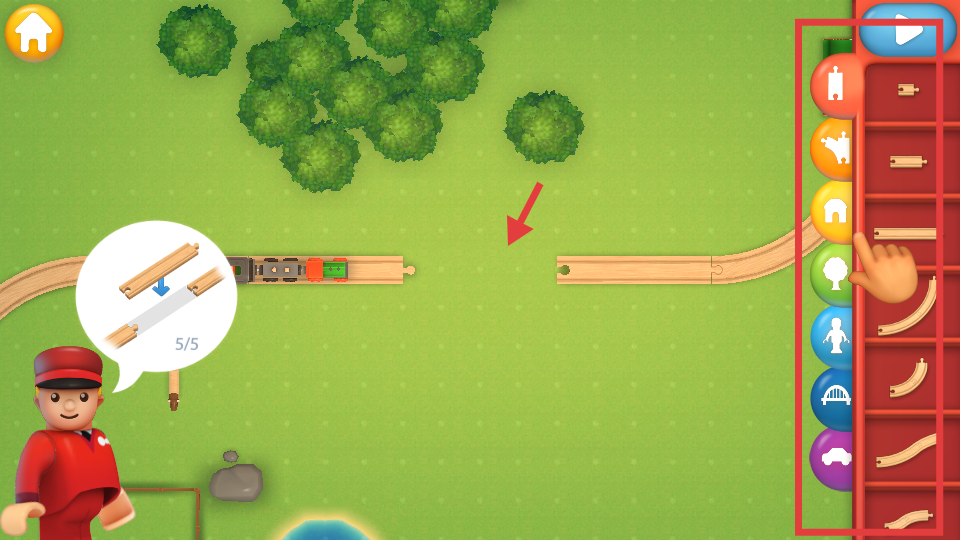Select the purple vehicles category
Viewport: 960px width, 540px height.
[x=834, y=458]
